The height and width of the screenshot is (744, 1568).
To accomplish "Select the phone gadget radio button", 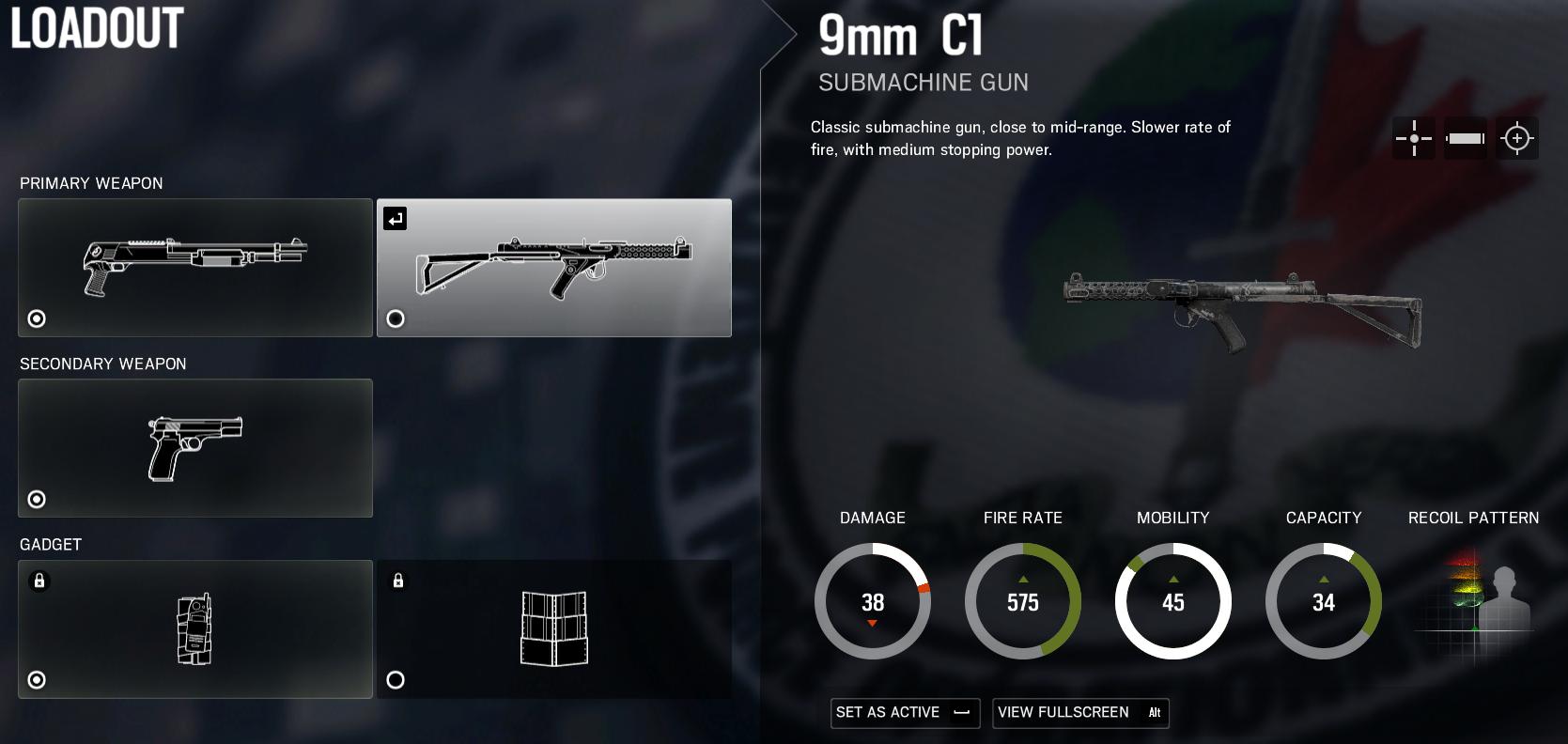I will coord(37,680).
